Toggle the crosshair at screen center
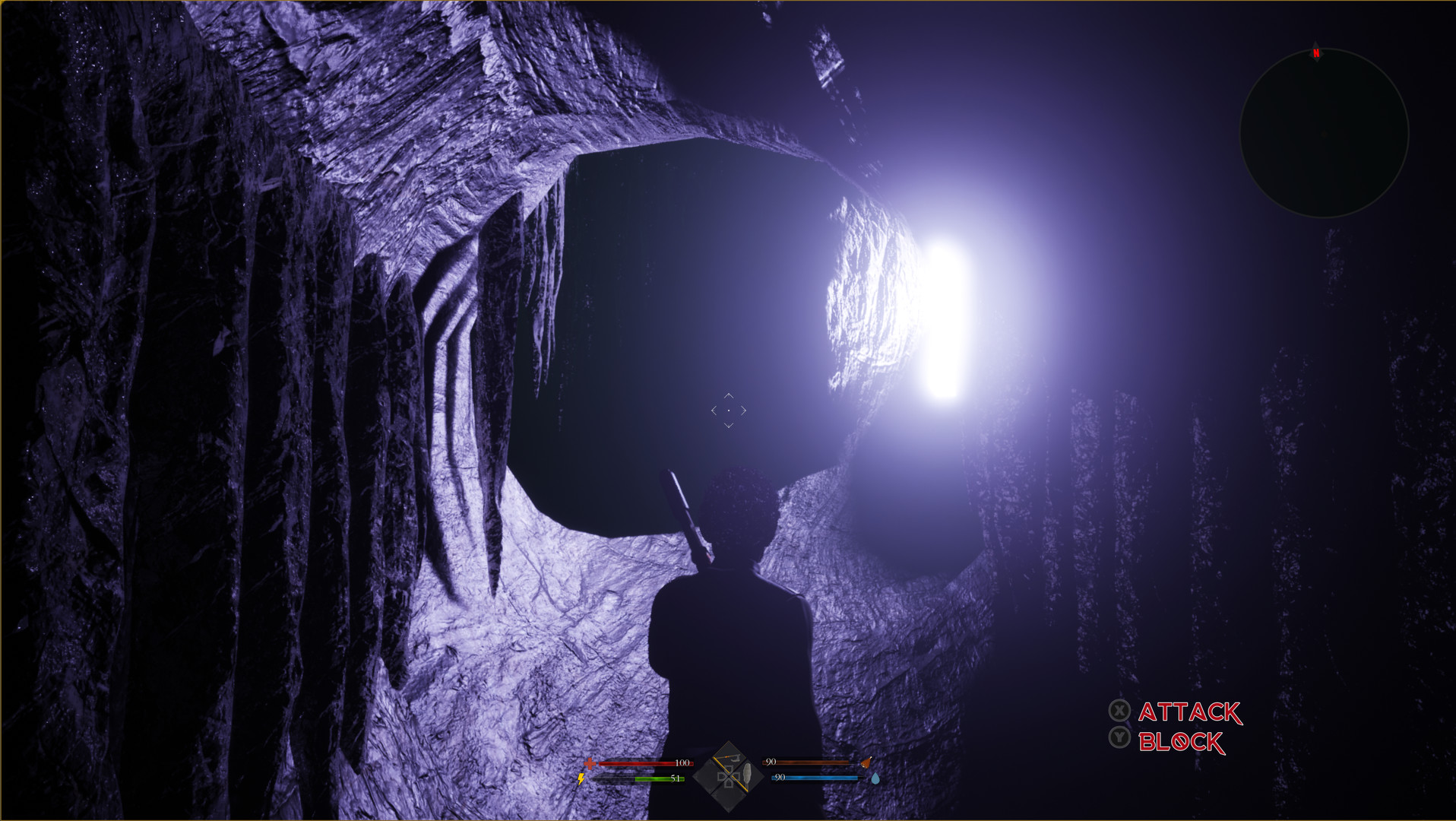 [729, 410]
